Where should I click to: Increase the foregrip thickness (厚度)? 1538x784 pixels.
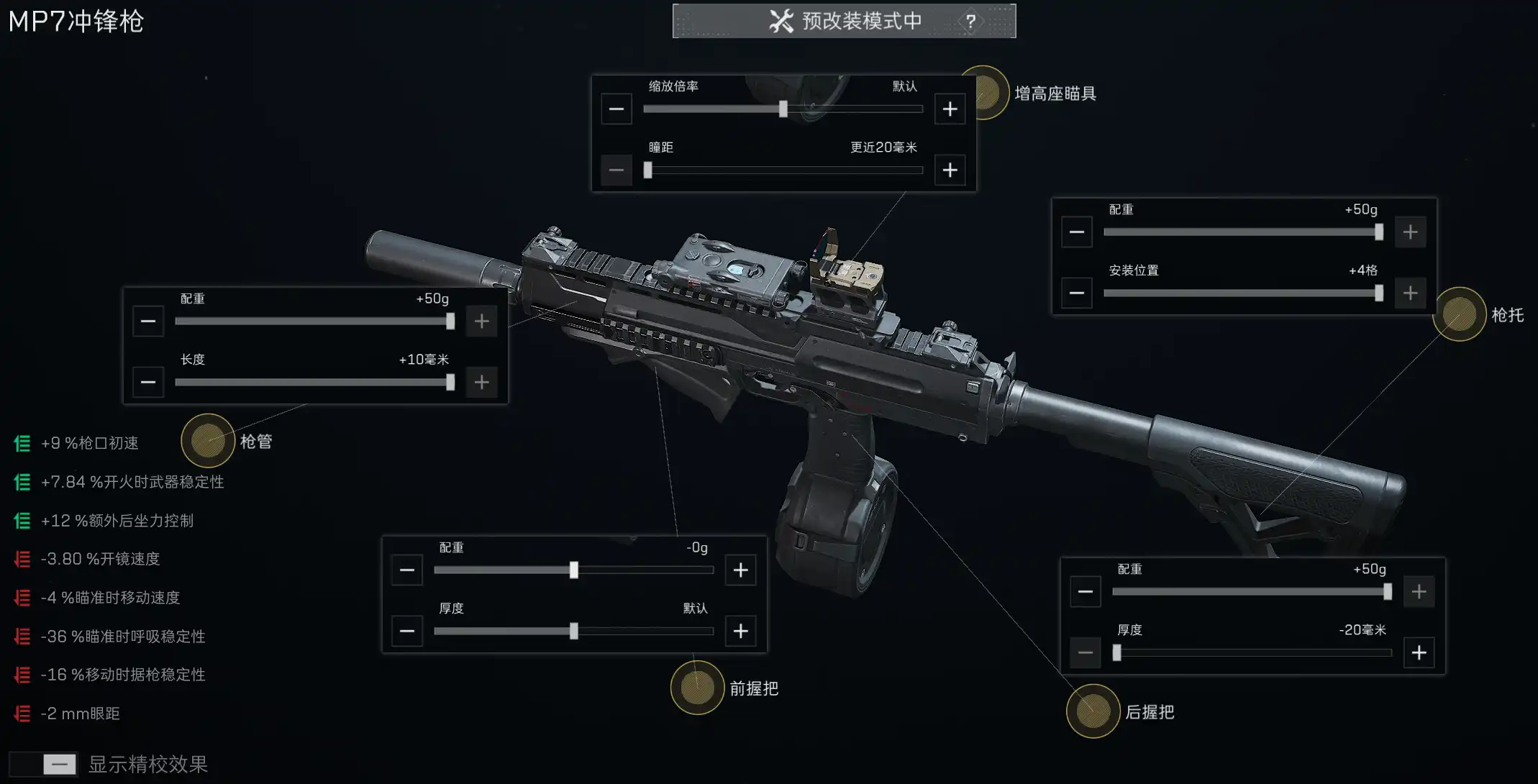(740, 632)
